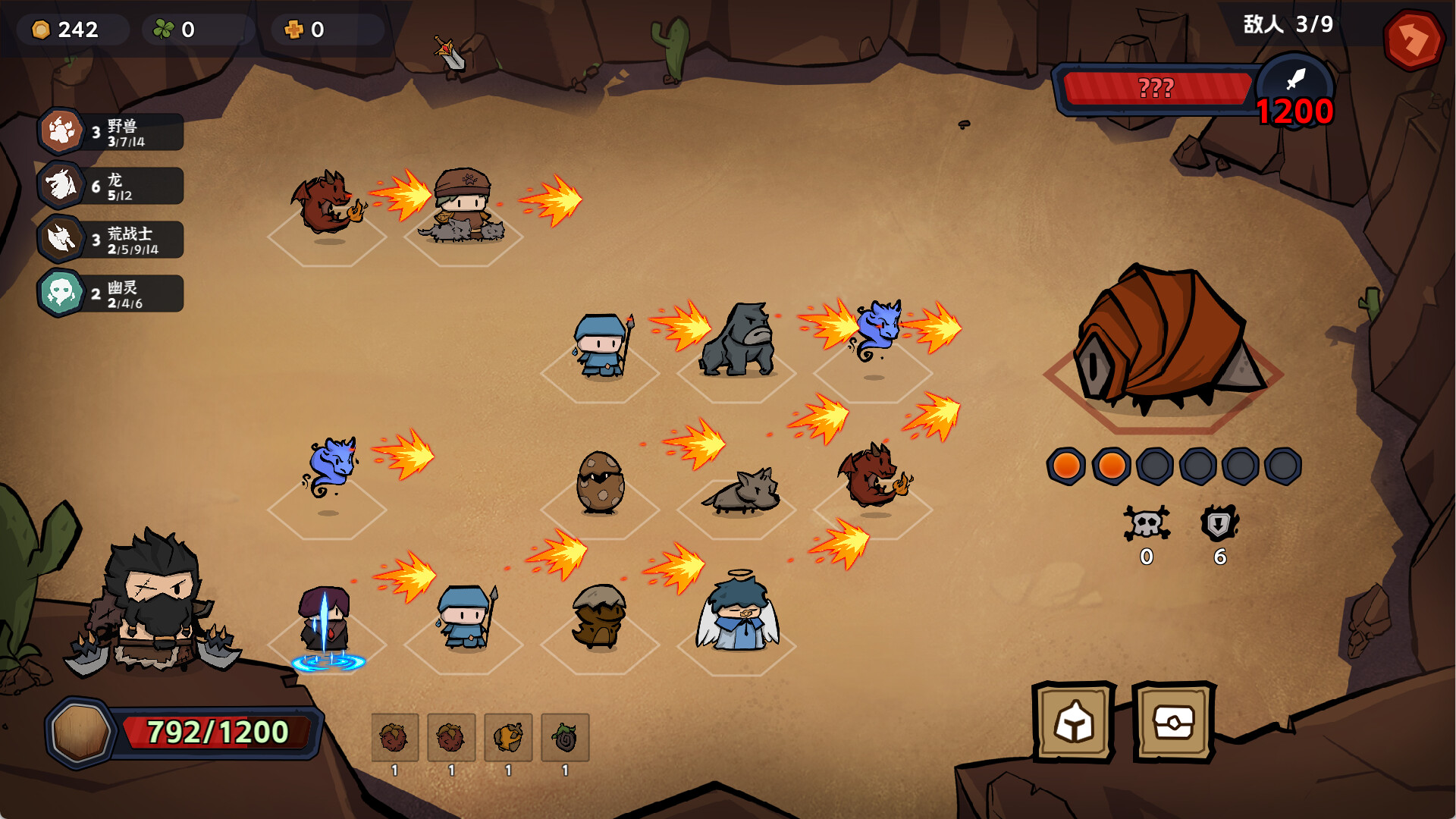Open the 龙 dragon synergy entry
This screenshot has width=1456, height=819.
coord(111,186)
